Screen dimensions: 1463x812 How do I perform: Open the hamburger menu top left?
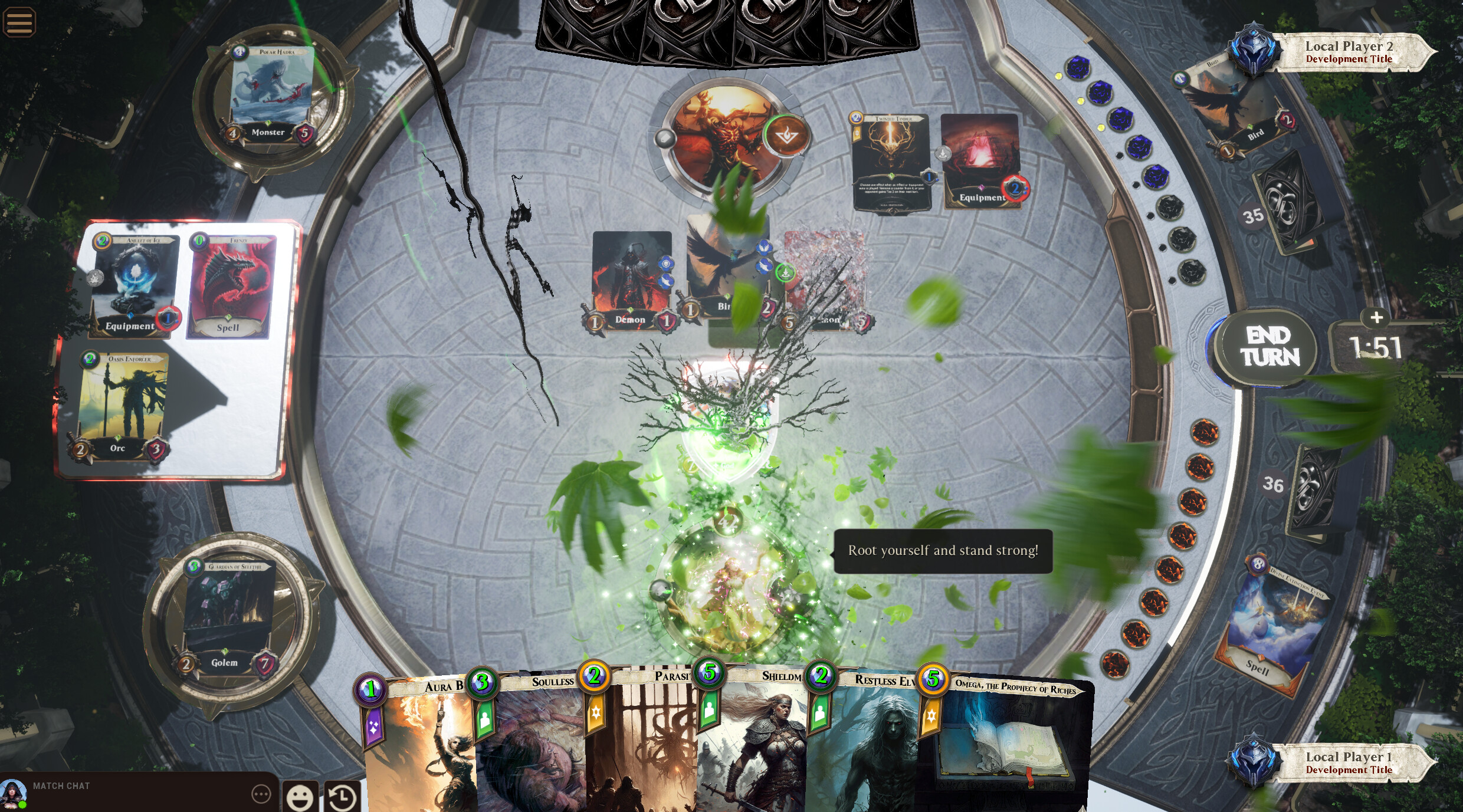(19, 21)
